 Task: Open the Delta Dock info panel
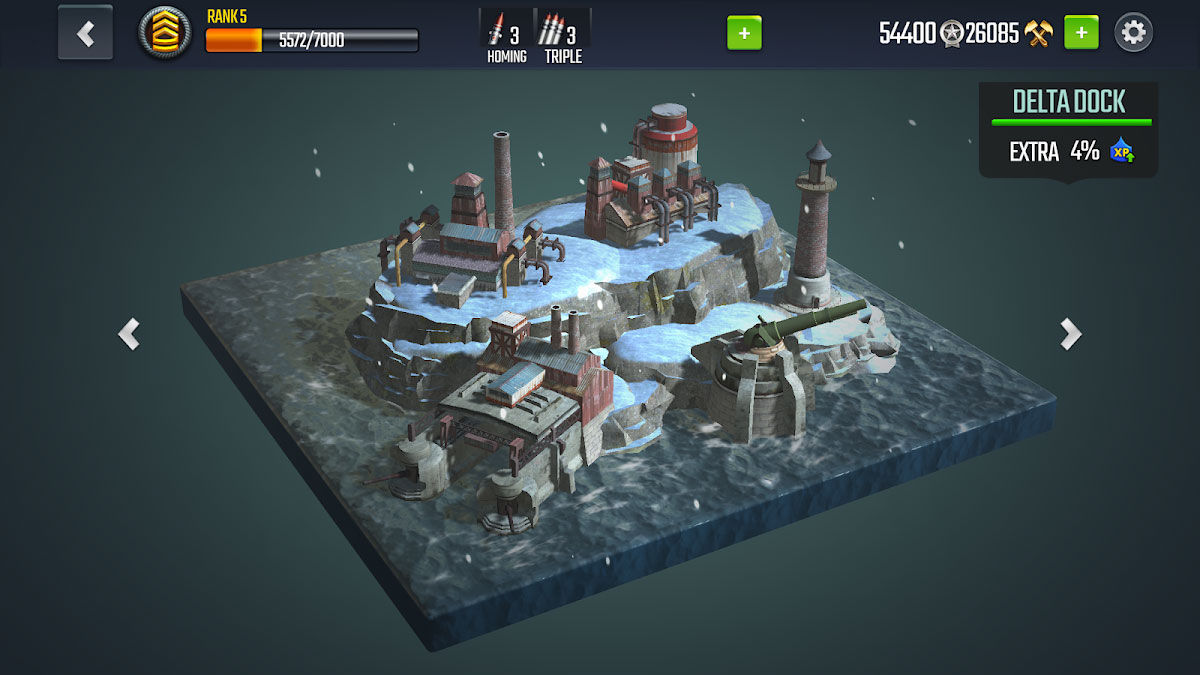1068,129
